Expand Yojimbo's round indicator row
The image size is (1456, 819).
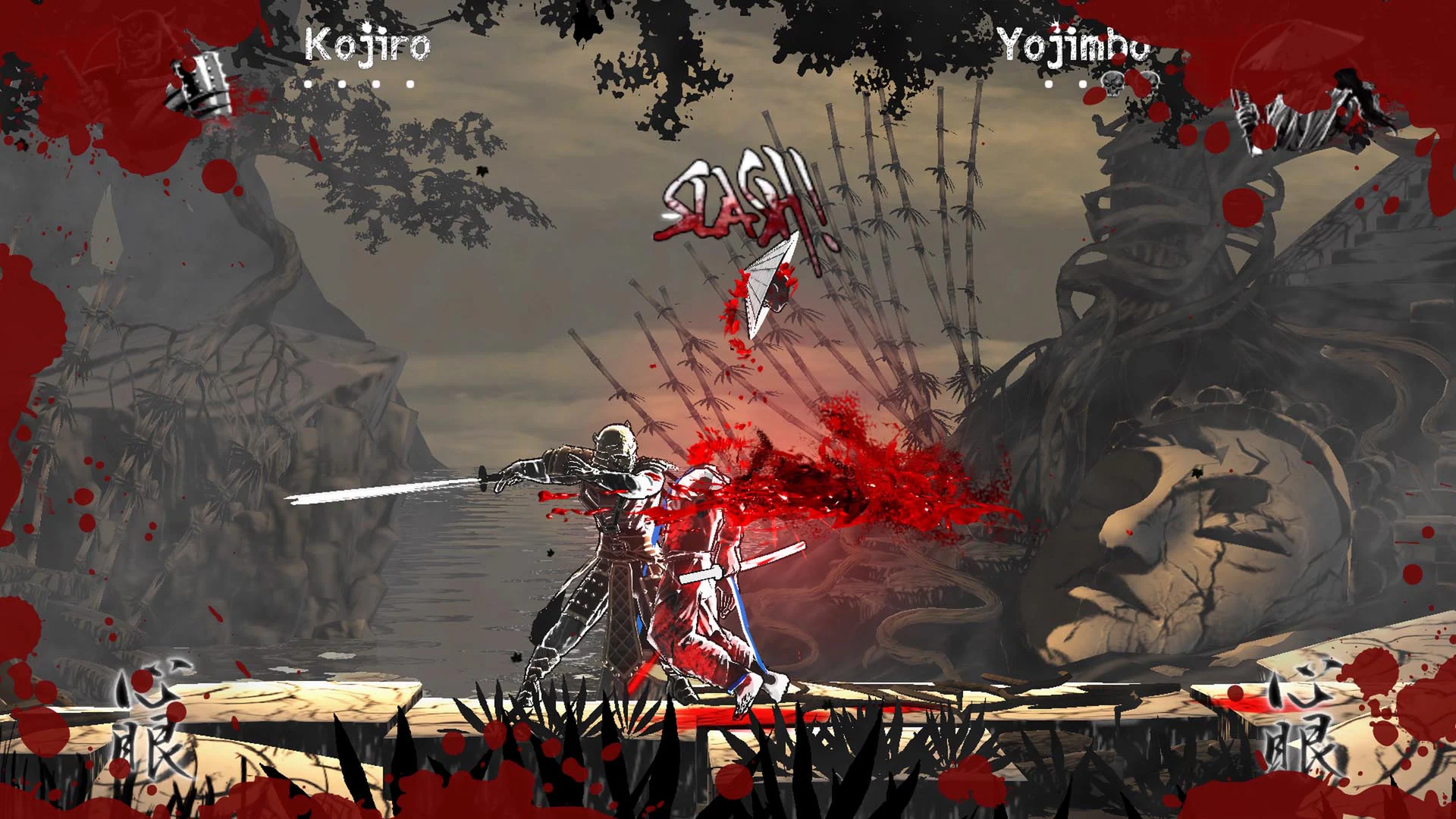[x=1101, y=85]
